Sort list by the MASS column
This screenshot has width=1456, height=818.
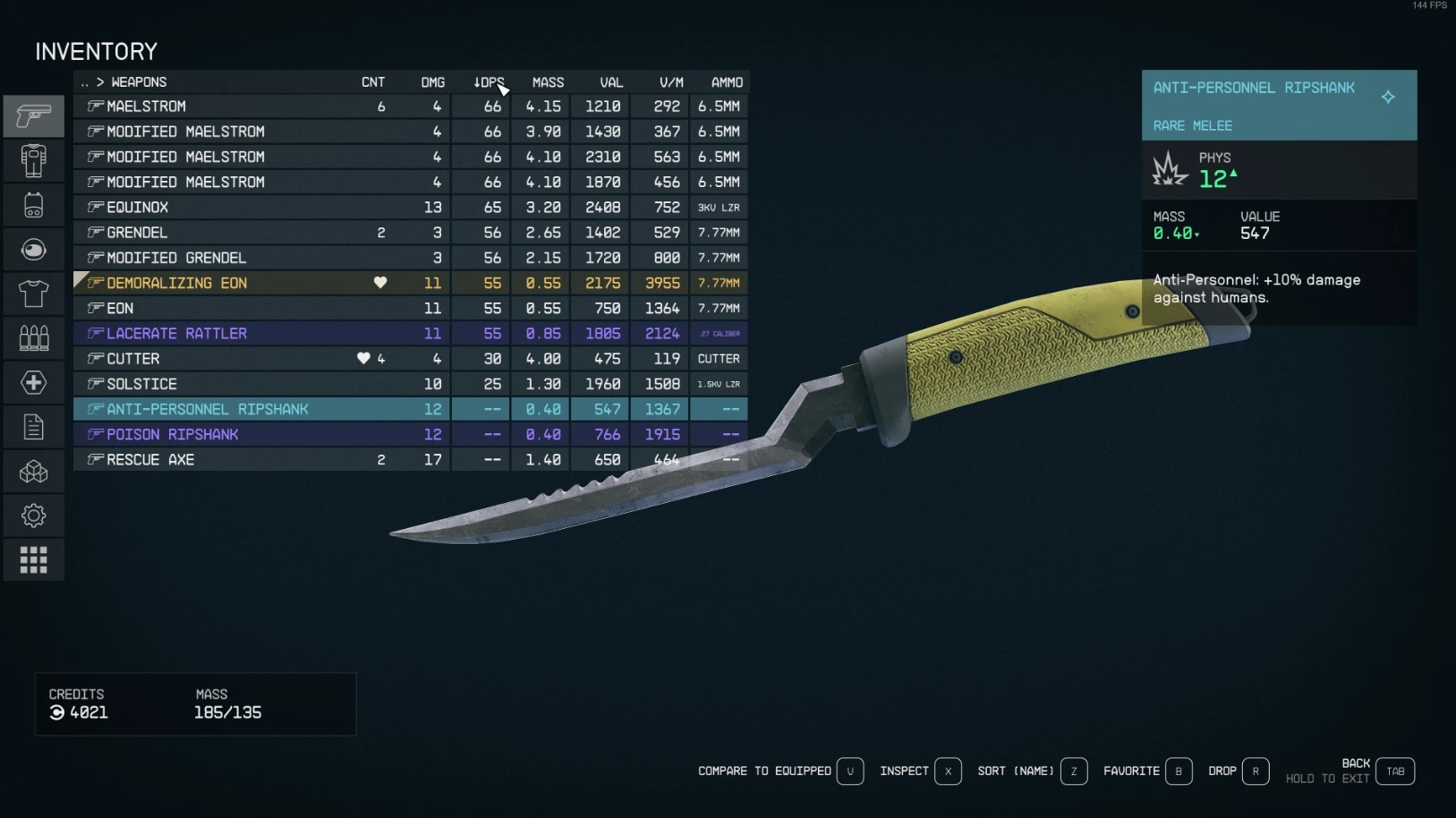click(x=548, y=81)
